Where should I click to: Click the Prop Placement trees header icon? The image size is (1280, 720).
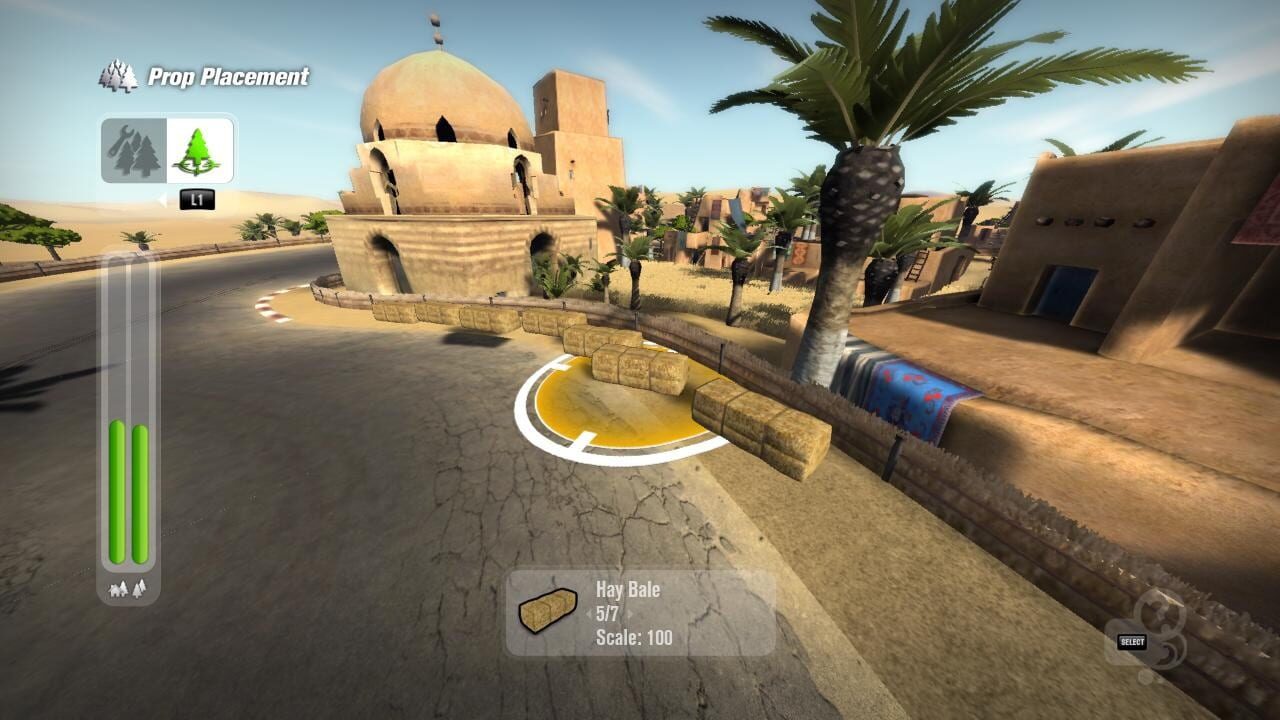pos(117,74)
